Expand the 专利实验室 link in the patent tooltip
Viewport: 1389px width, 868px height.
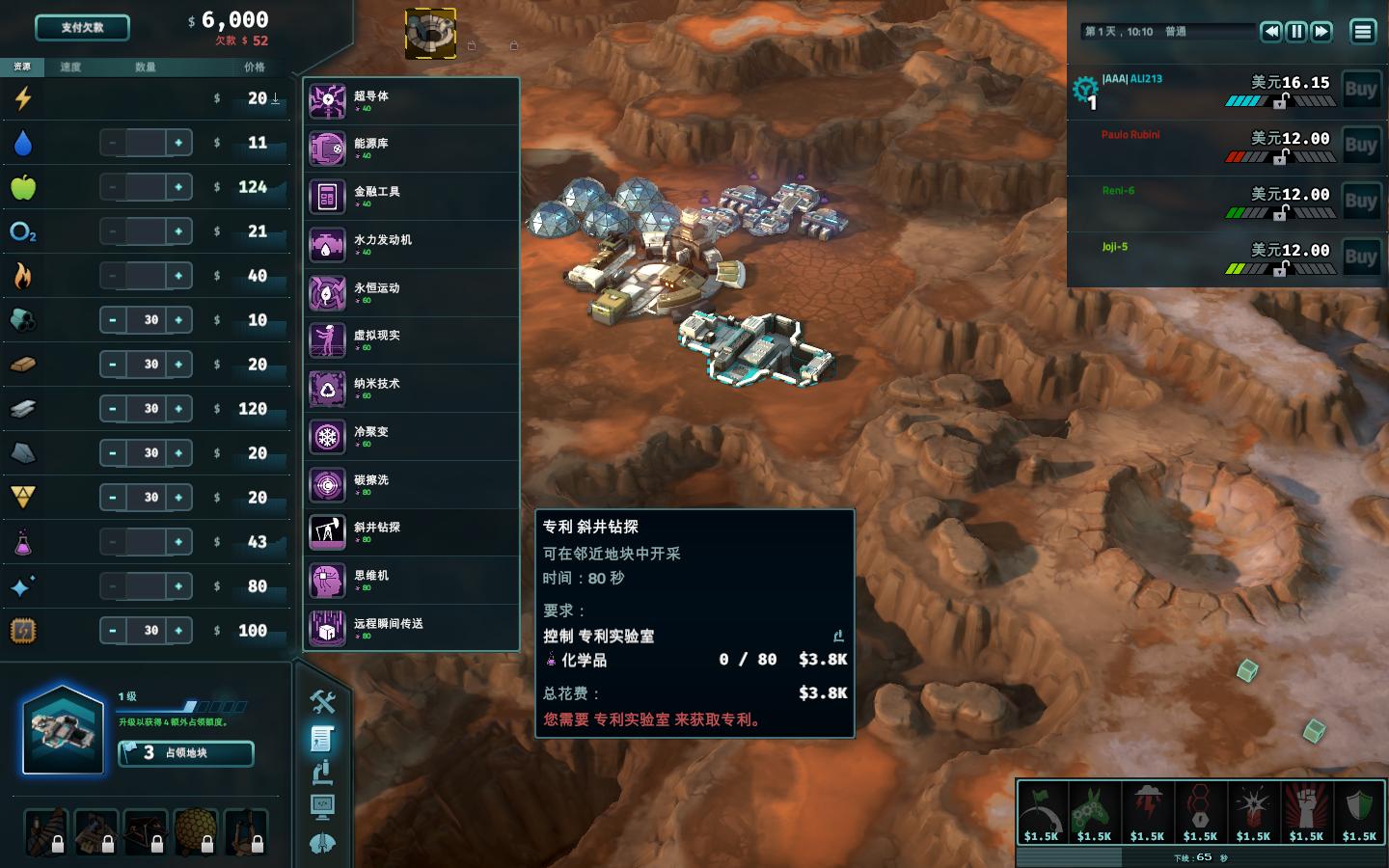pos(836,636)
